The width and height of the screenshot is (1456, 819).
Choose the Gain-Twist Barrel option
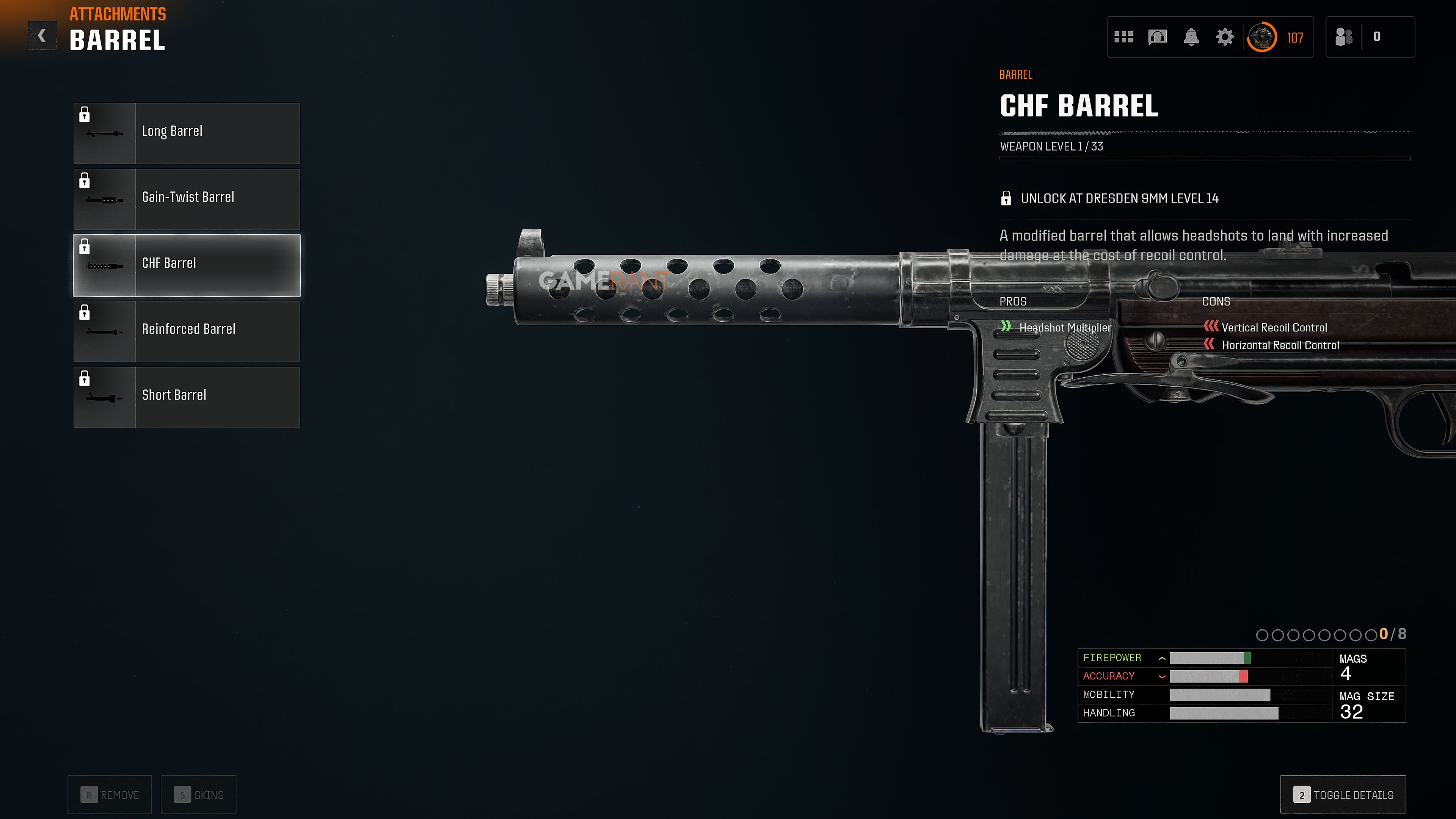tap(187, 199)
